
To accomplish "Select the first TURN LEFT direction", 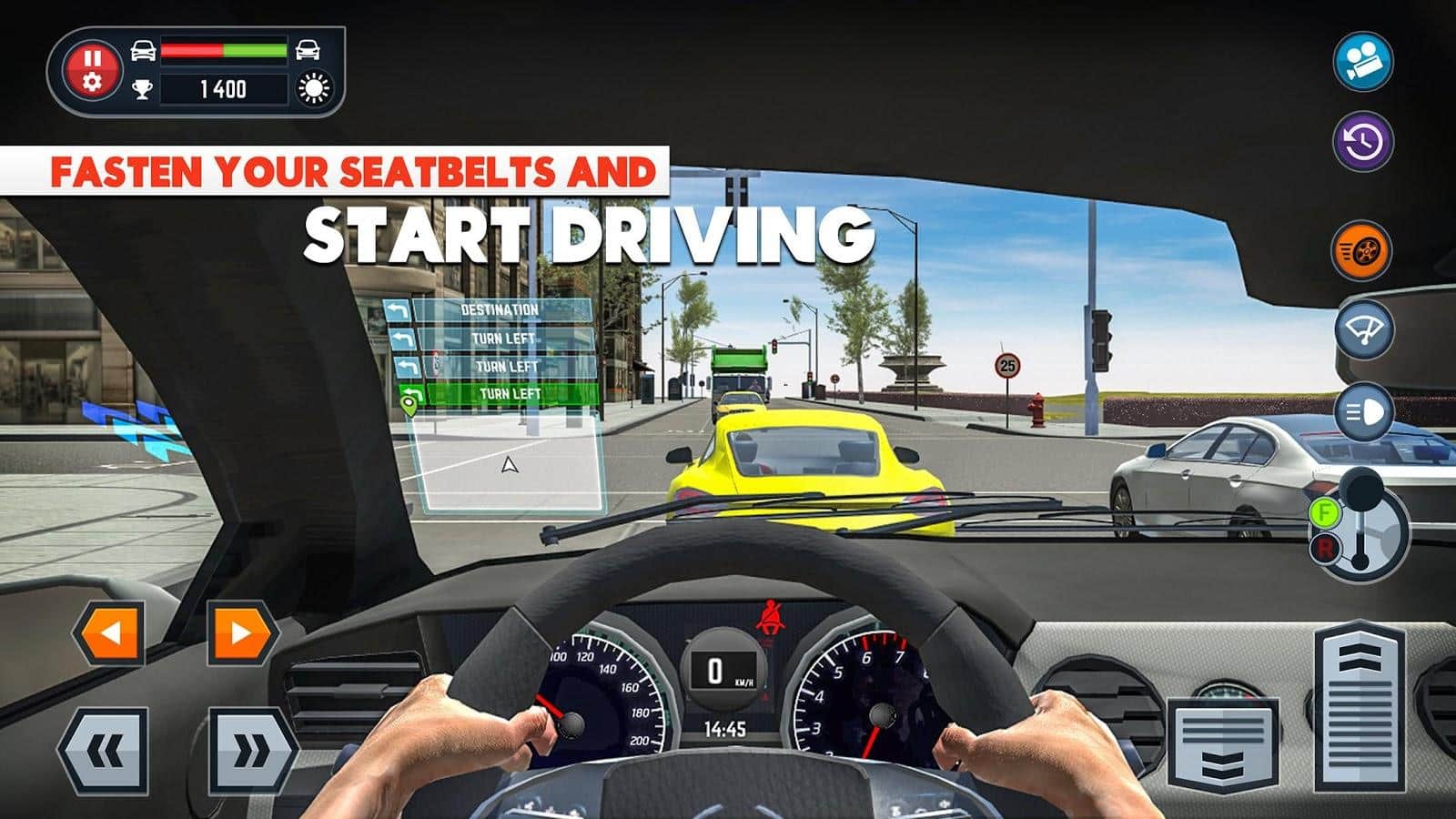I will 503,336.
